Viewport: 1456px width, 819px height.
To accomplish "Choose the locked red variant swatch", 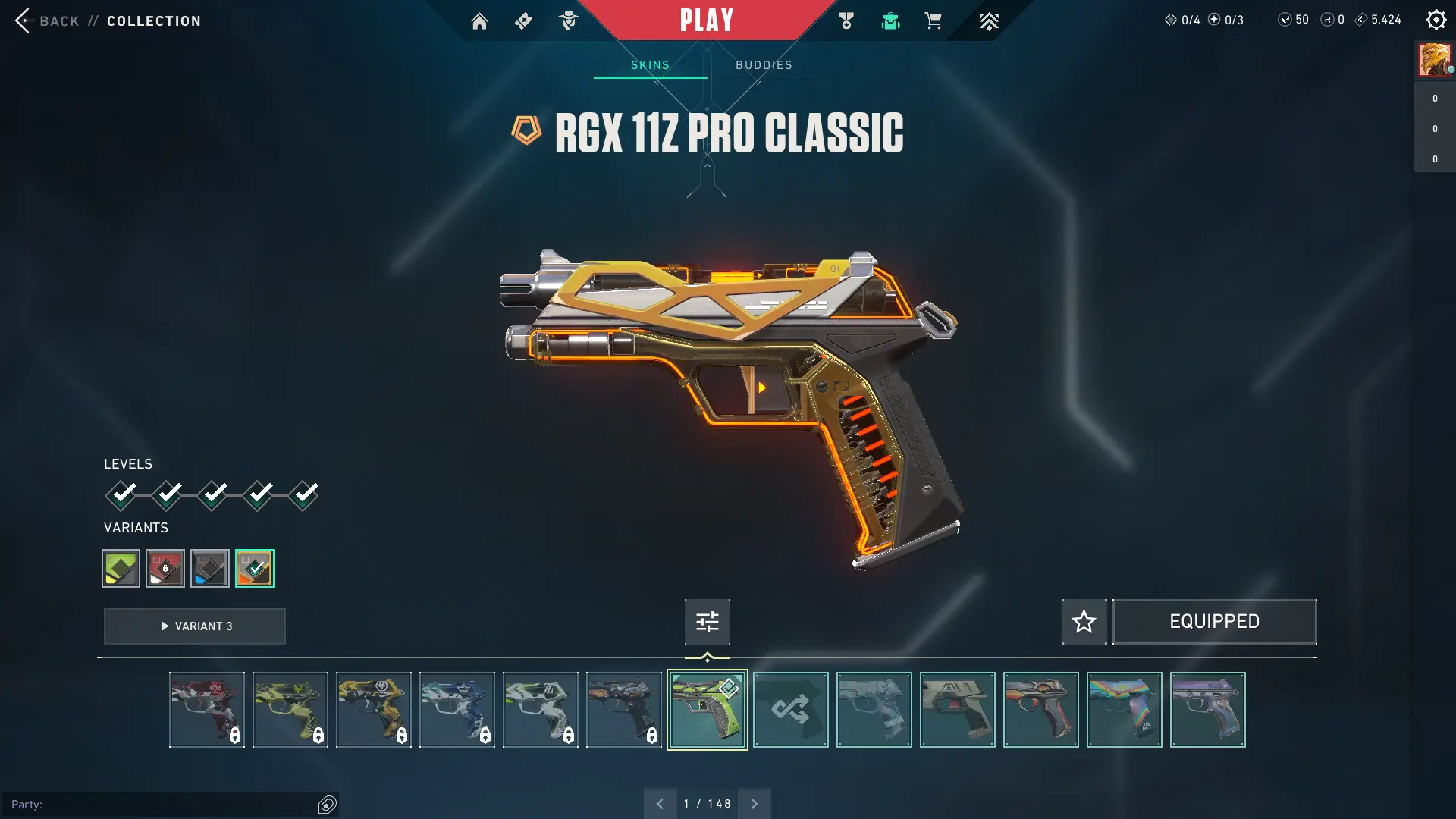I will [x=165, y=568].
